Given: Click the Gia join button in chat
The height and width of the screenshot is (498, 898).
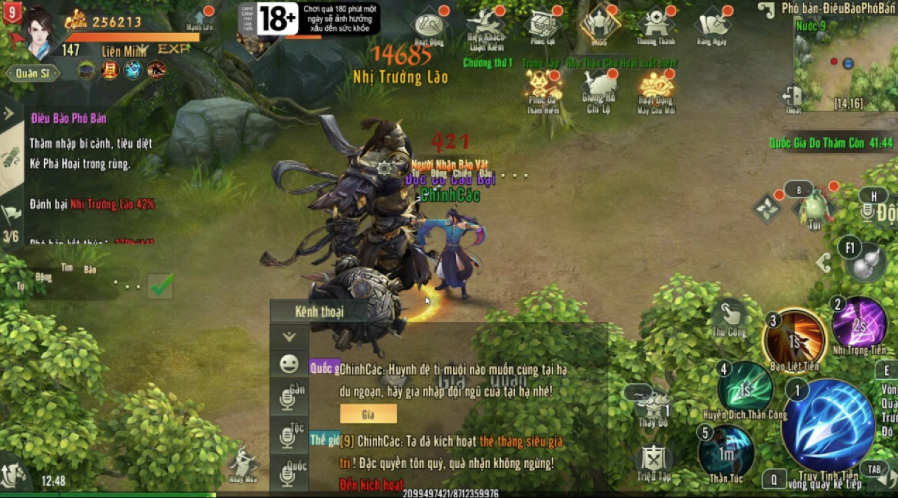Looking at the screenshot, I should tap(367, 413).
